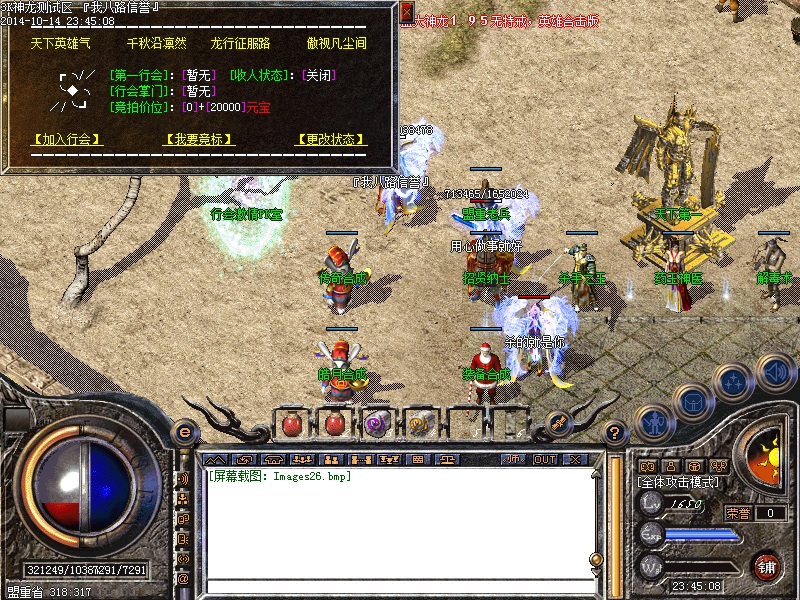
Task: Open the question mark help button
Action: click(615, 433)
